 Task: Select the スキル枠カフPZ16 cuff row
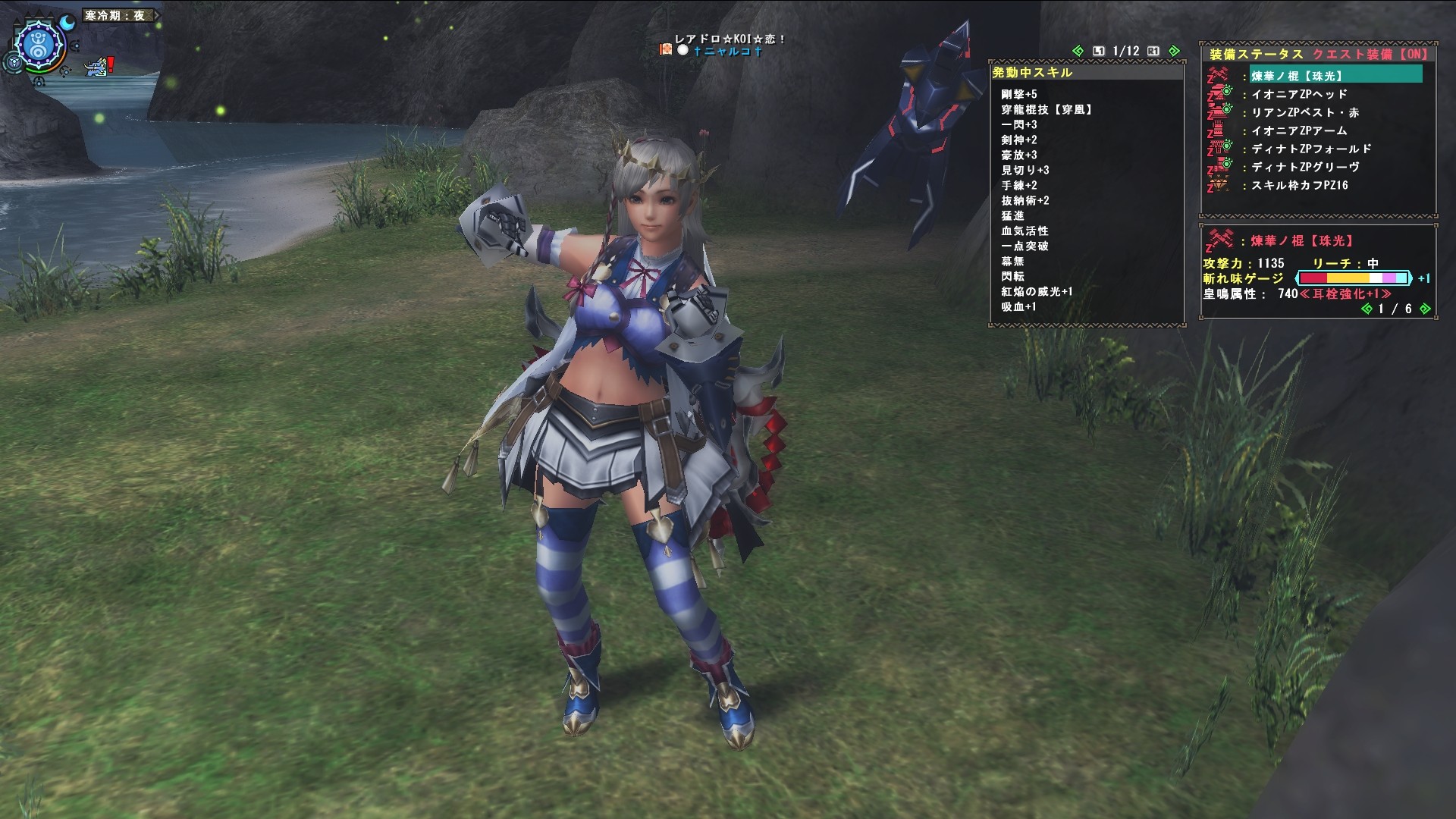(1299, 185)
